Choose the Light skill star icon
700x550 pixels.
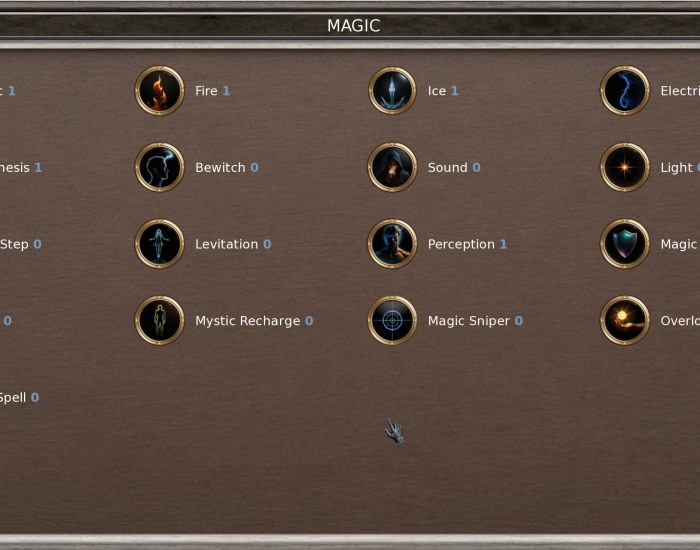point(625,167)
